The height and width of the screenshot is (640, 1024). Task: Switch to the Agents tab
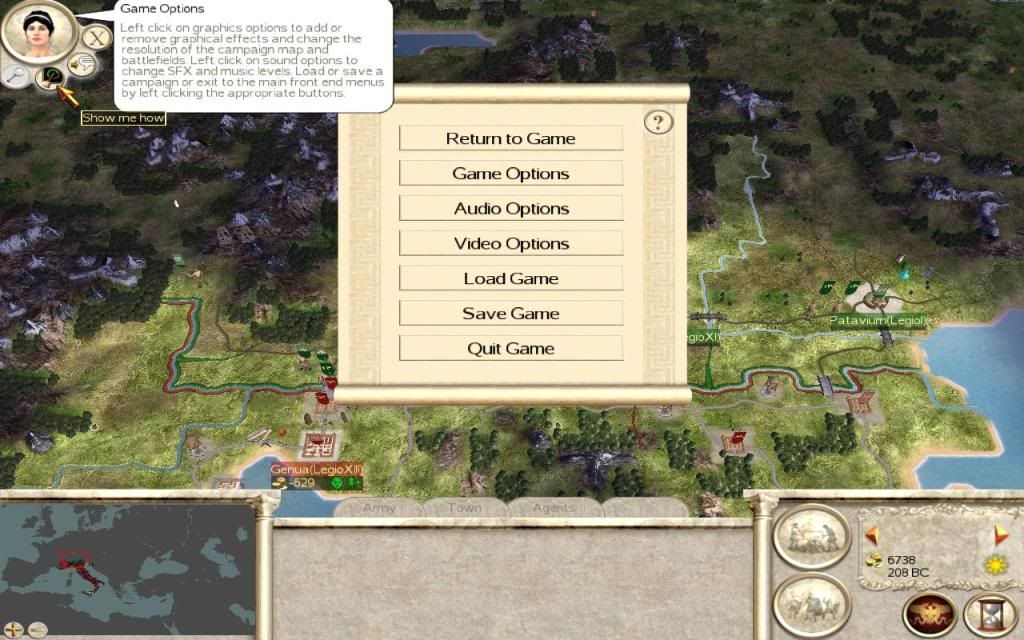tap(553, 508)
